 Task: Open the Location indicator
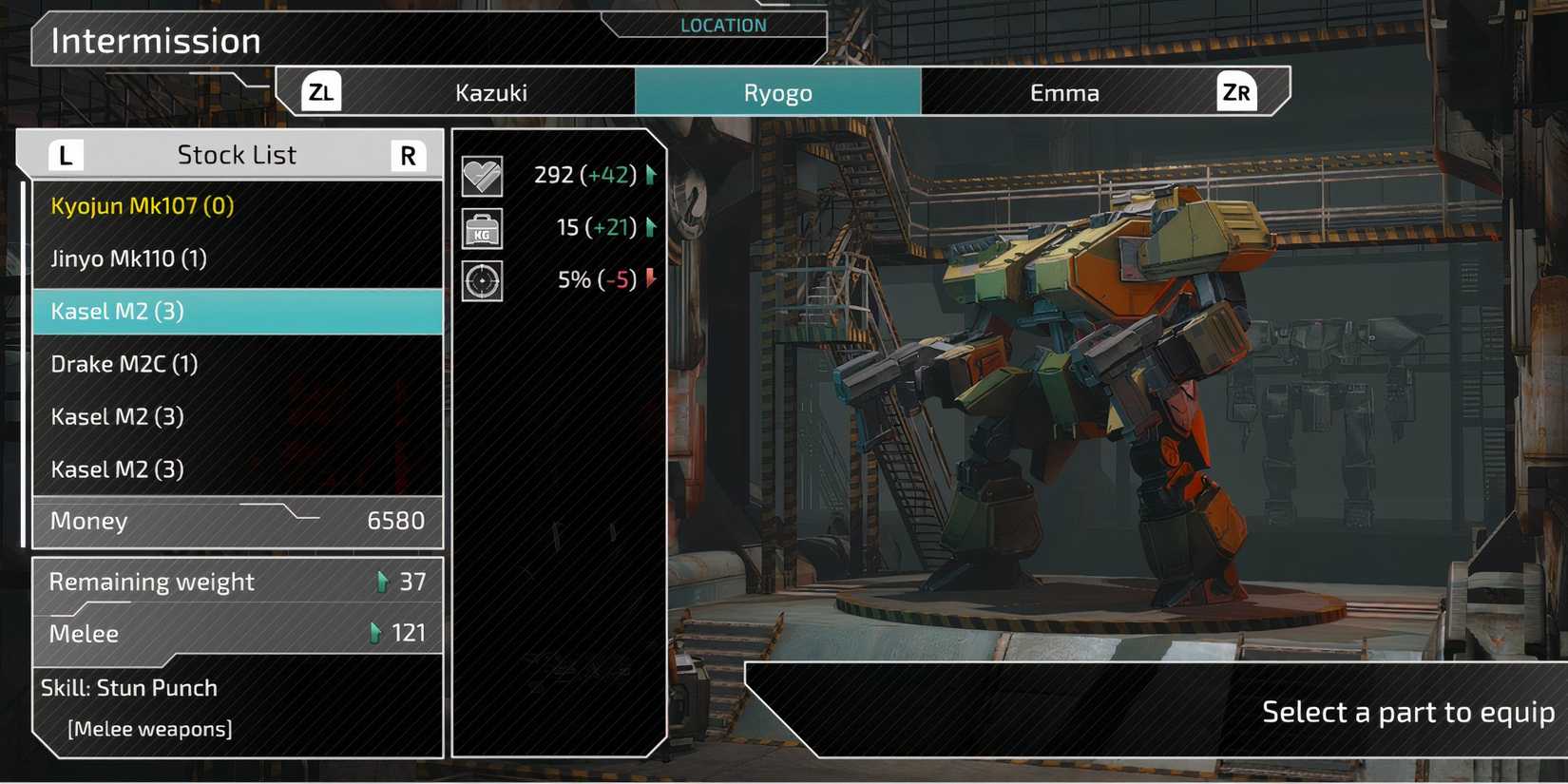pos(722,25)
